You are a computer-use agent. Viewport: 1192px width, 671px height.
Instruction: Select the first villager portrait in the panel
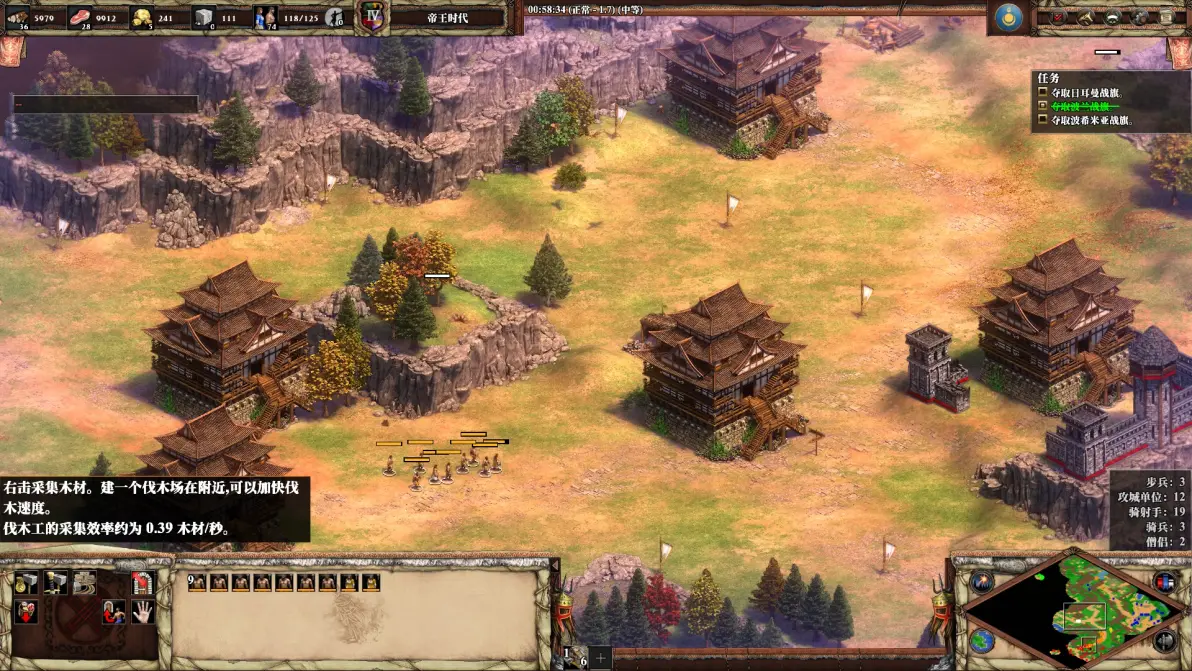195,582
